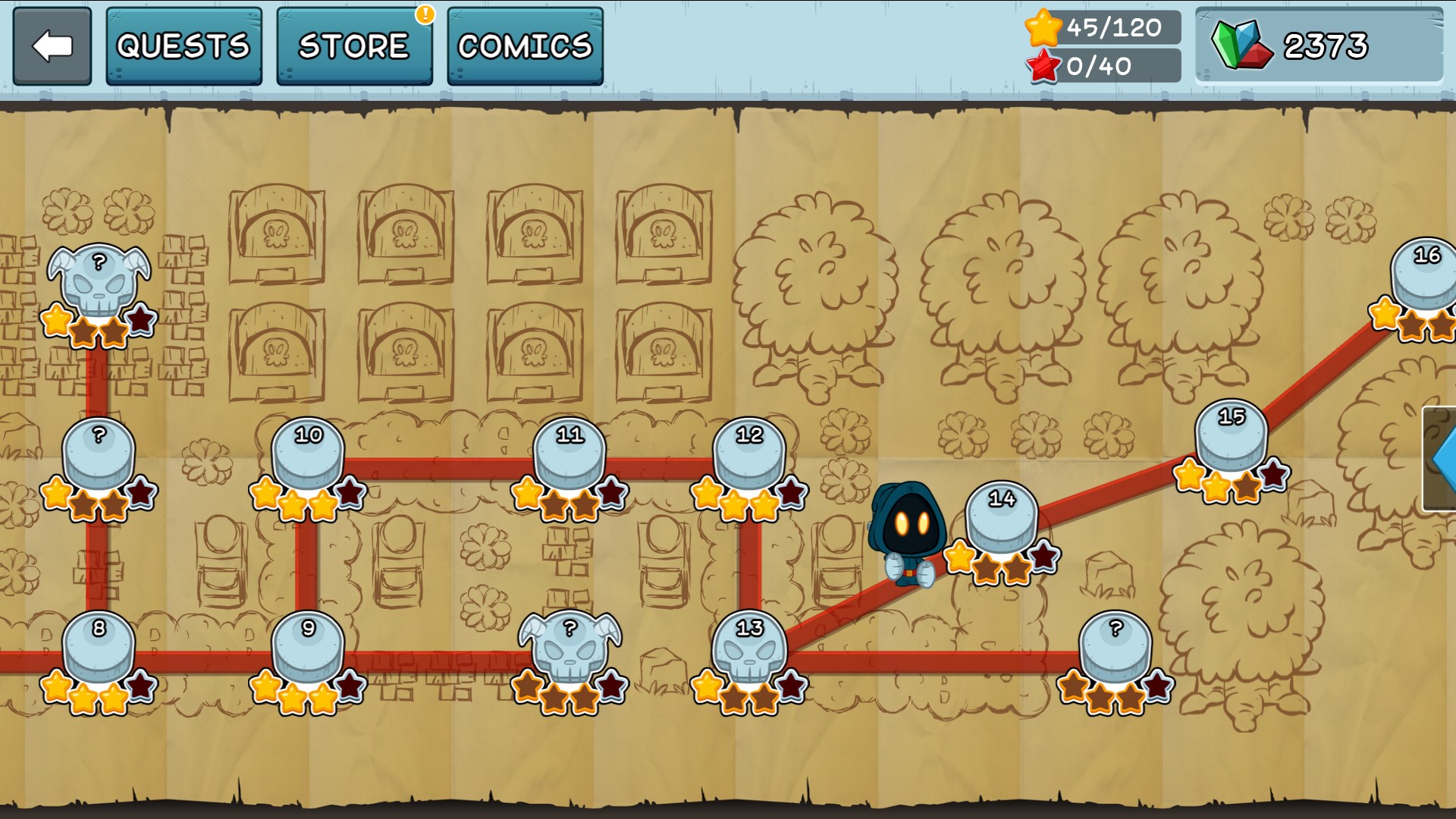The width and height of the screenshot is (1456, 819).
Task: Open the STORE with the notification badge
Action: click(353, 45)
